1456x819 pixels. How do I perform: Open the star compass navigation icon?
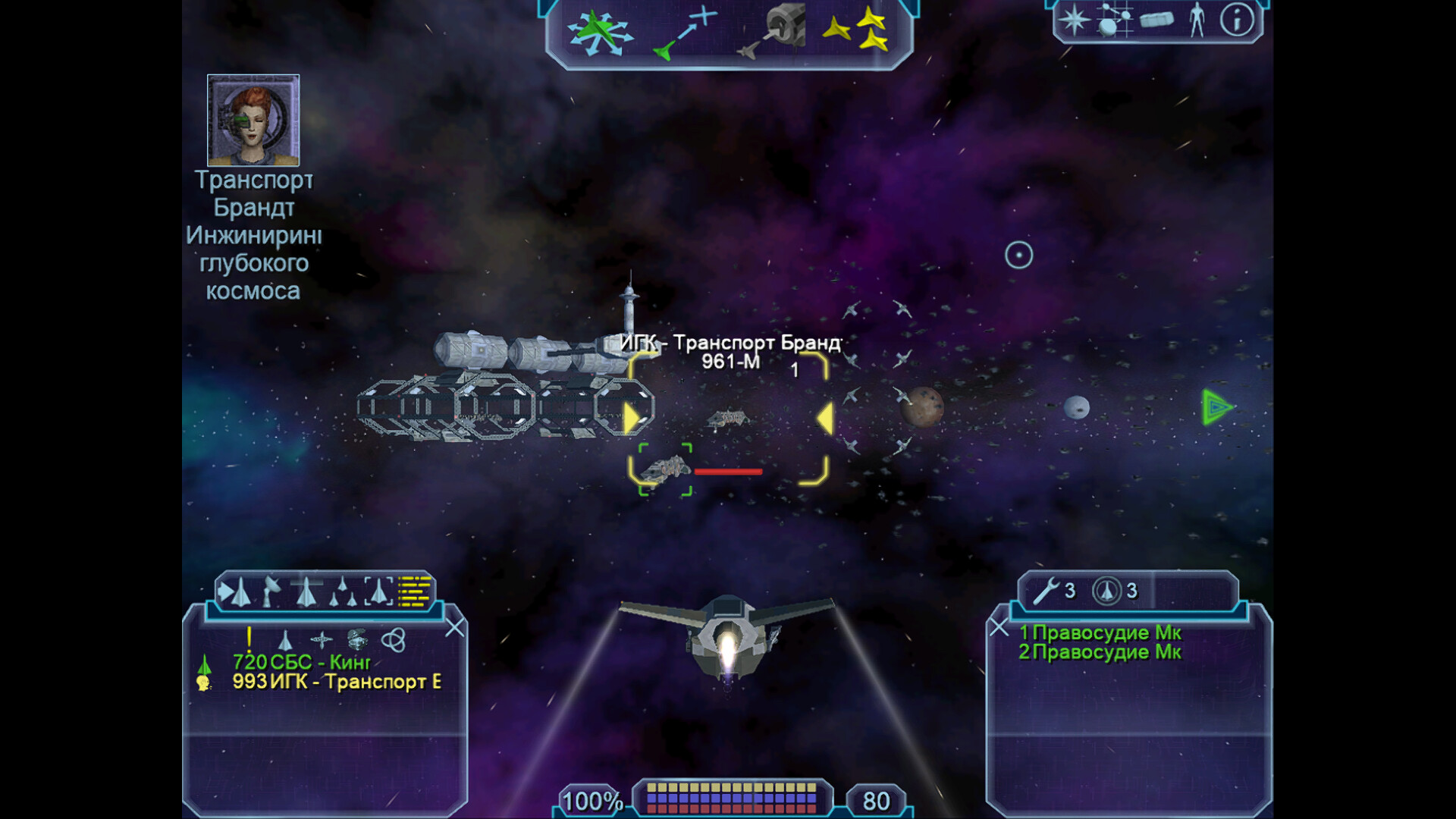pyautogui.click(x=1074, y=20)
